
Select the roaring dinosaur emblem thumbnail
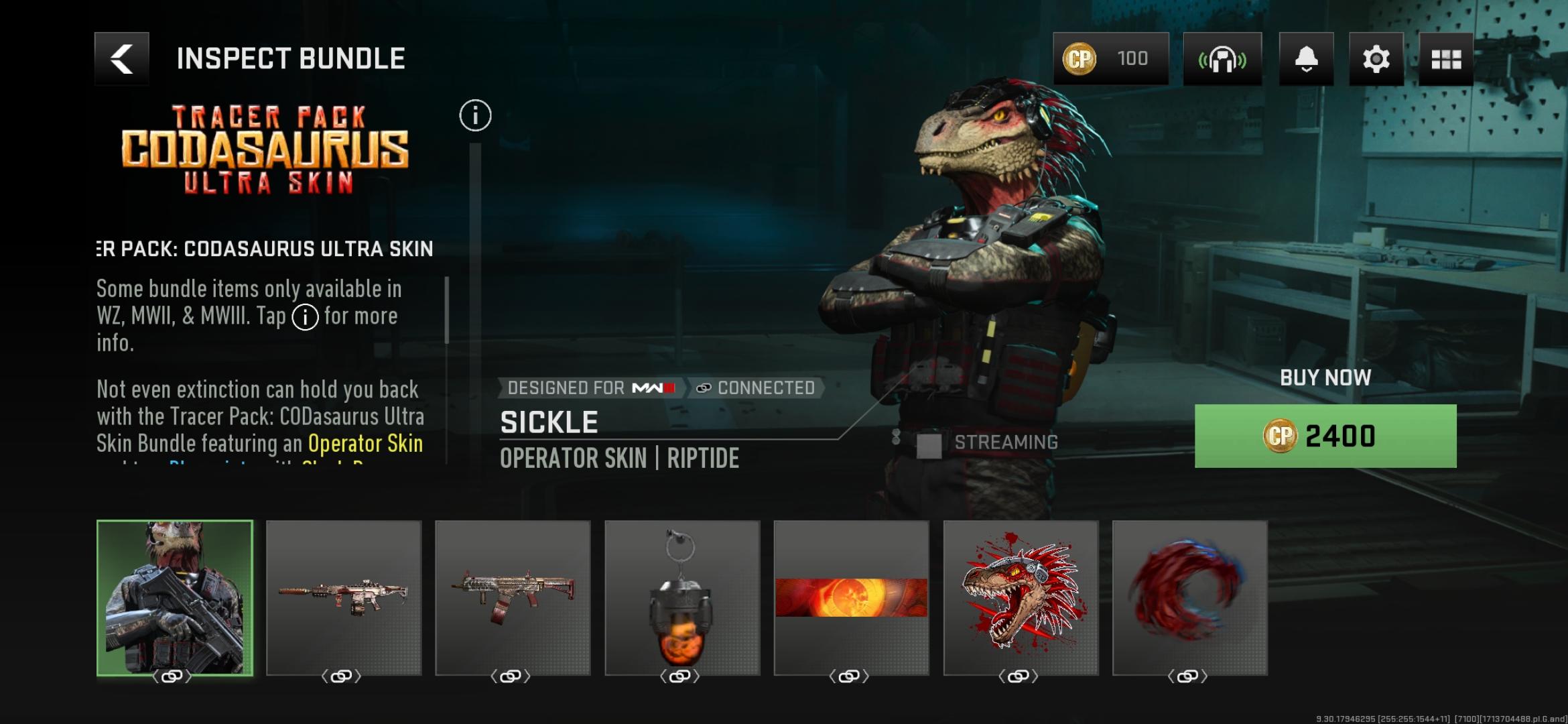(1021, 598)
